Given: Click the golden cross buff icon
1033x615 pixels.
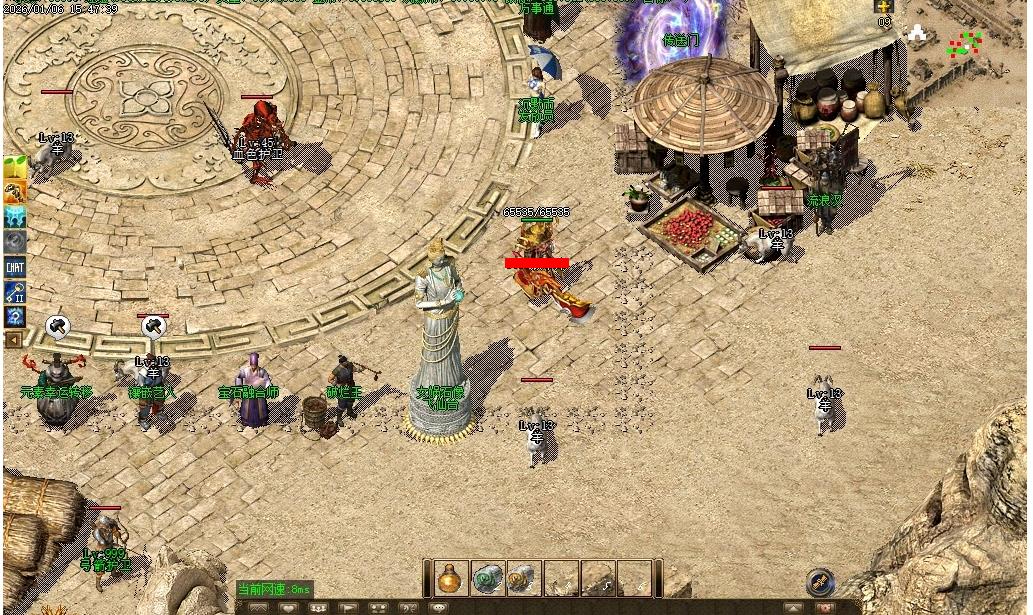Looking at the screenshot, I should [x=884, y=7].
